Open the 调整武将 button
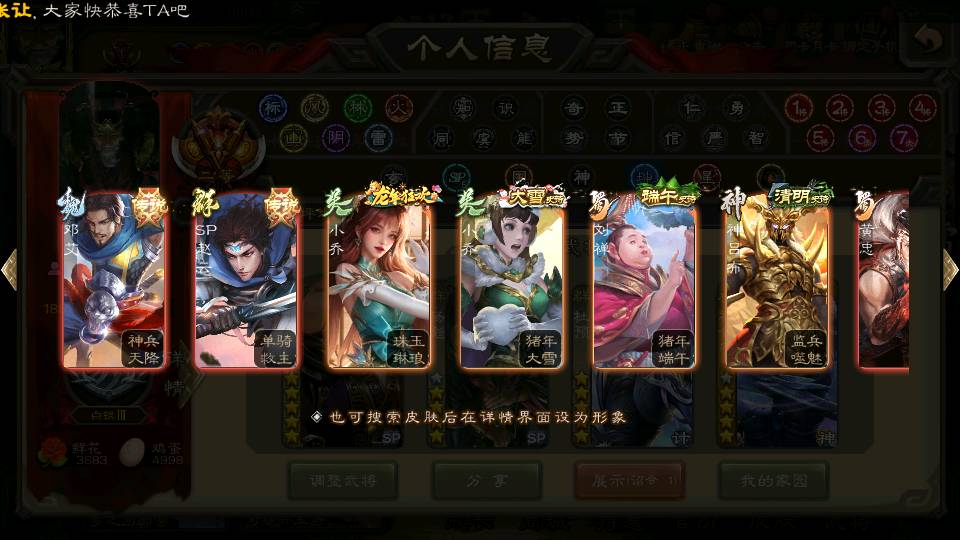The height and width of the screenshot is (540, 960). click(342, 481)
